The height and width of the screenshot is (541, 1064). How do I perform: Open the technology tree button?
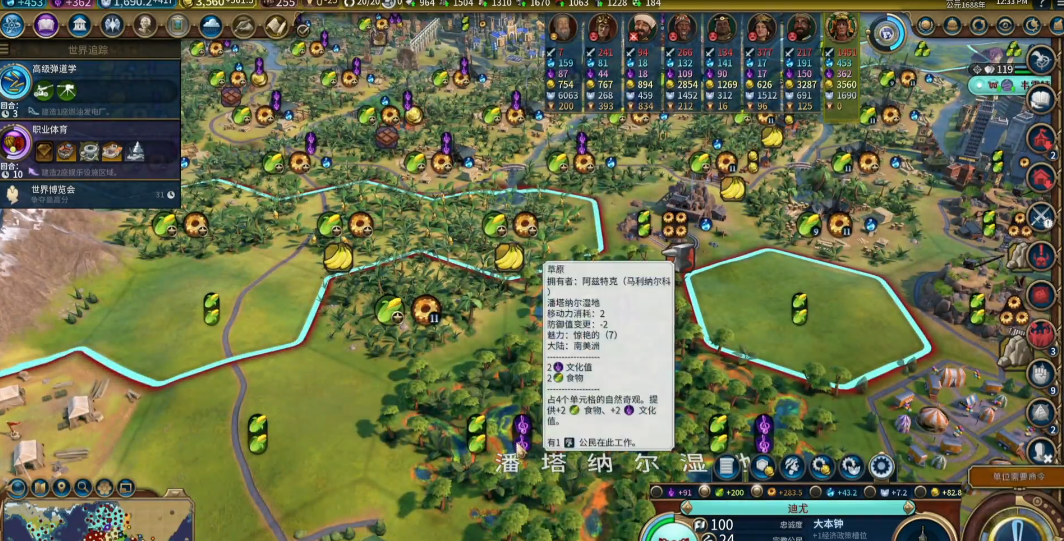pos(14,25)
